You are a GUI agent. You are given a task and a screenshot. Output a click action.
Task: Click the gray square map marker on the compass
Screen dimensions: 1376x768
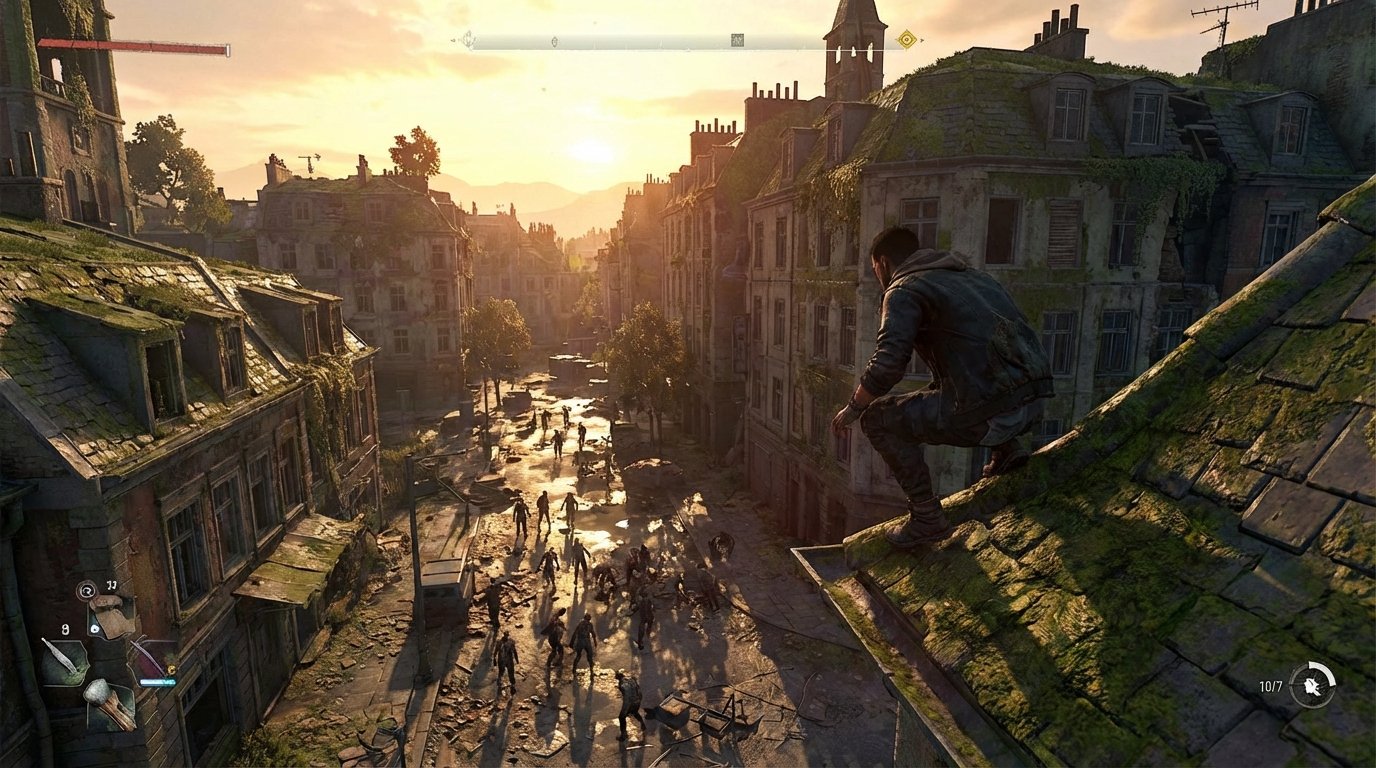736,38
